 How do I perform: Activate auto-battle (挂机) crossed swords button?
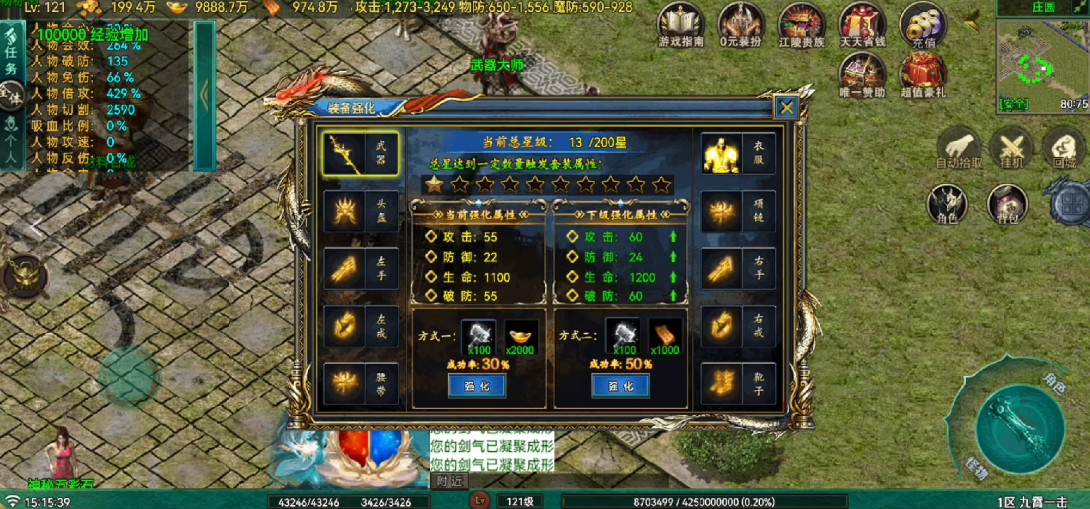[x=1013, y=148]
